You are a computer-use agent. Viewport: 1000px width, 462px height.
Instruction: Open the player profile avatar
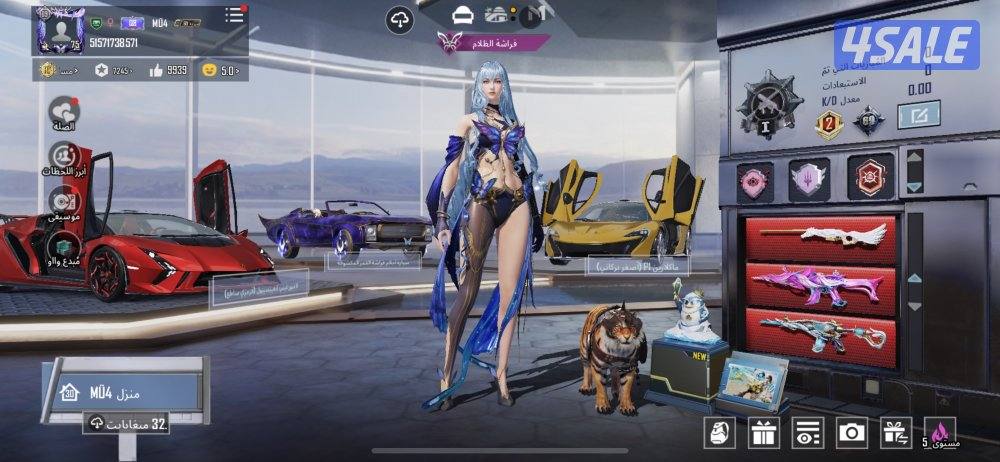click(59, 30)
